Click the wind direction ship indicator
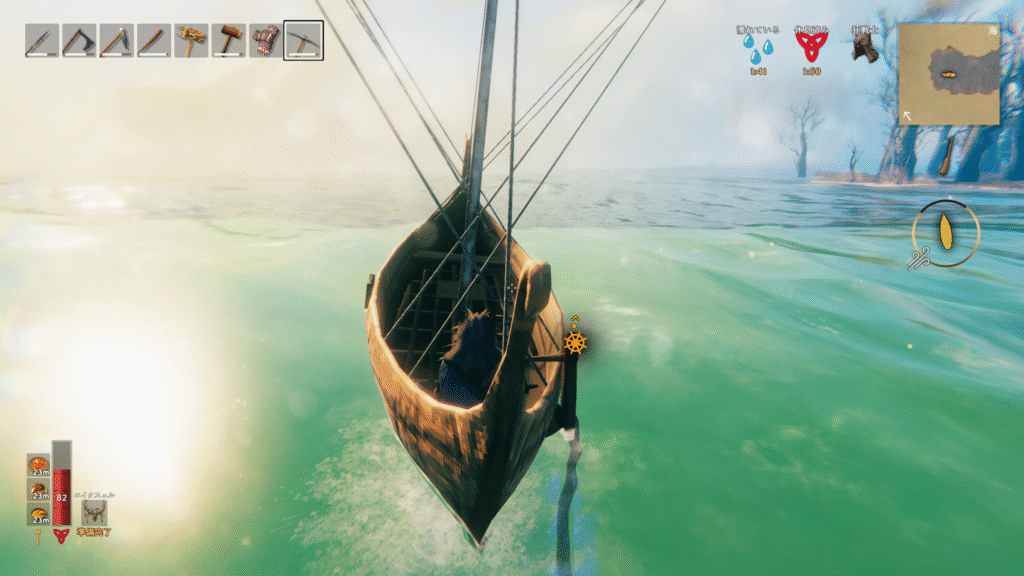The height and width of the screenshot is (576, 1024). pyautogui.click(x=945, y=234)
